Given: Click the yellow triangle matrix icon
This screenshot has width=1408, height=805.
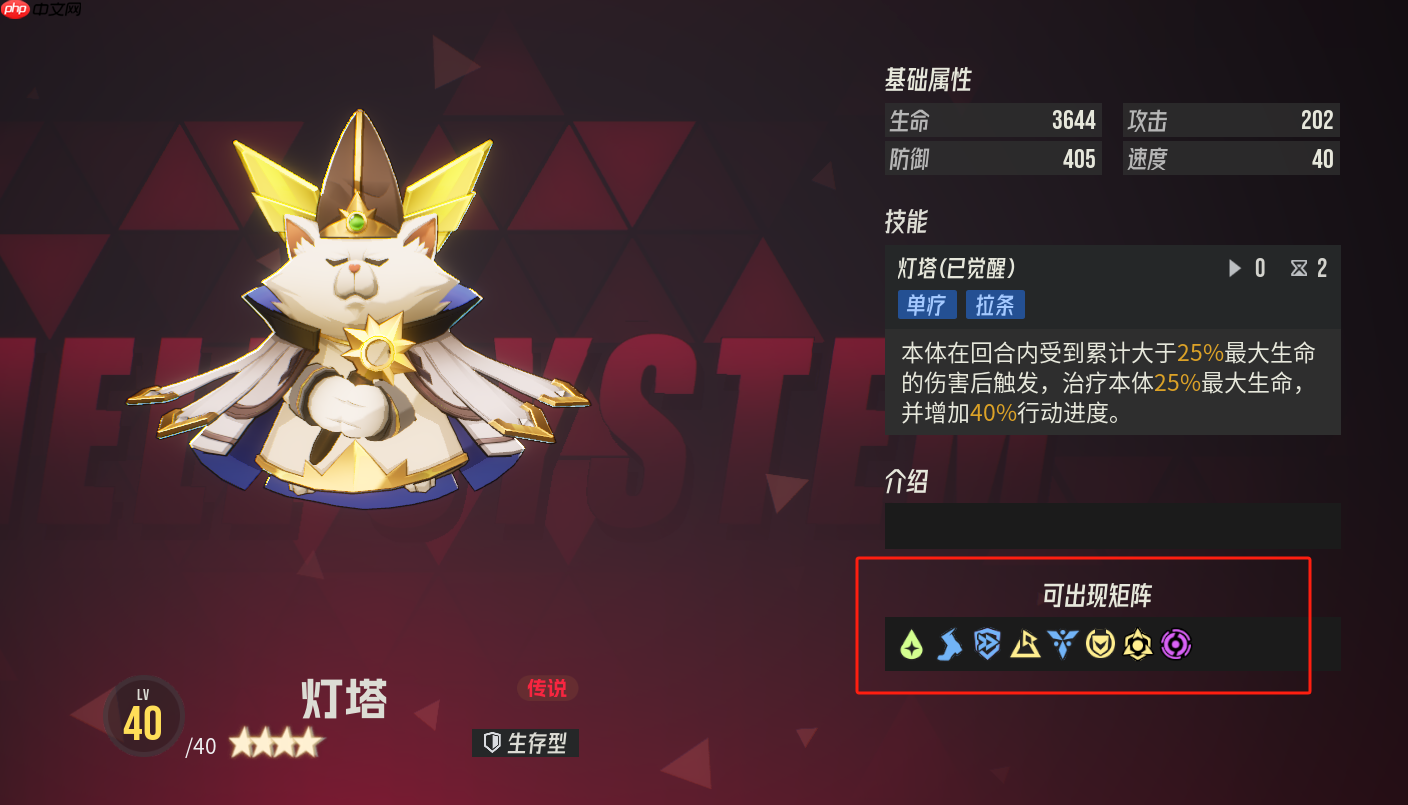Looking at the screenshot, I should (x=1025, y=645).
